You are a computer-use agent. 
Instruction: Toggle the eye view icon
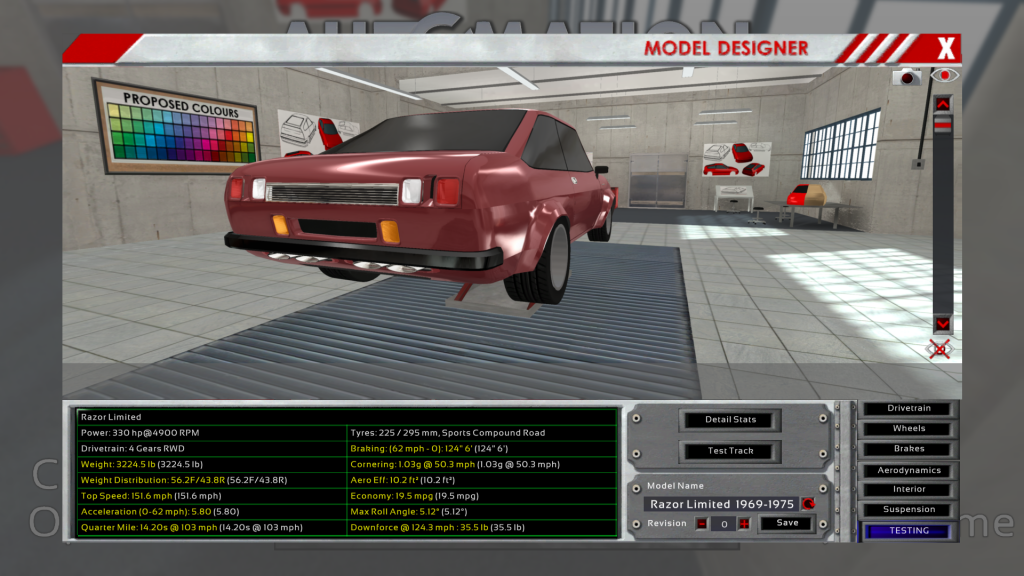(943, 75)
